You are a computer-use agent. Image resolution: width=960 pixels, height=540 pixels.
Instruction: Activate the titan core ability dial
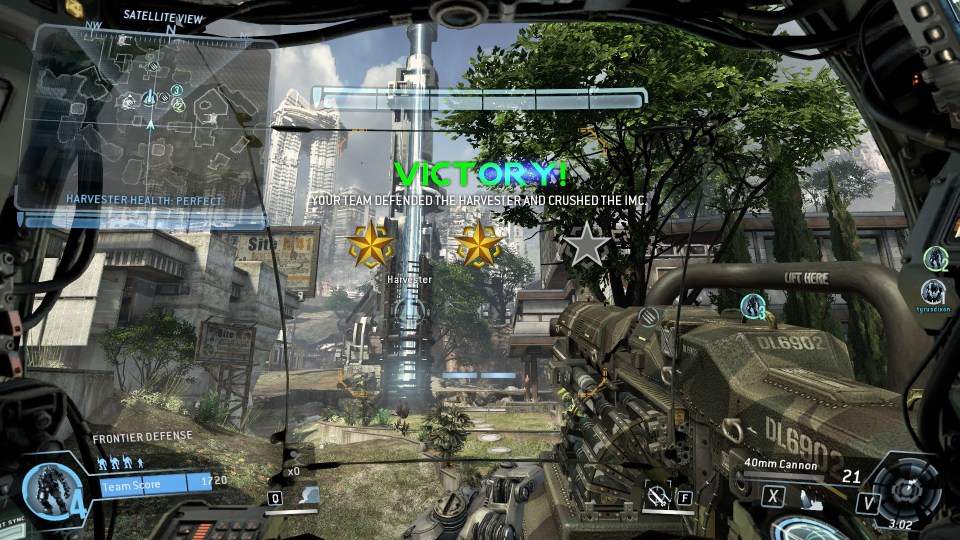[x=909, y=490]
